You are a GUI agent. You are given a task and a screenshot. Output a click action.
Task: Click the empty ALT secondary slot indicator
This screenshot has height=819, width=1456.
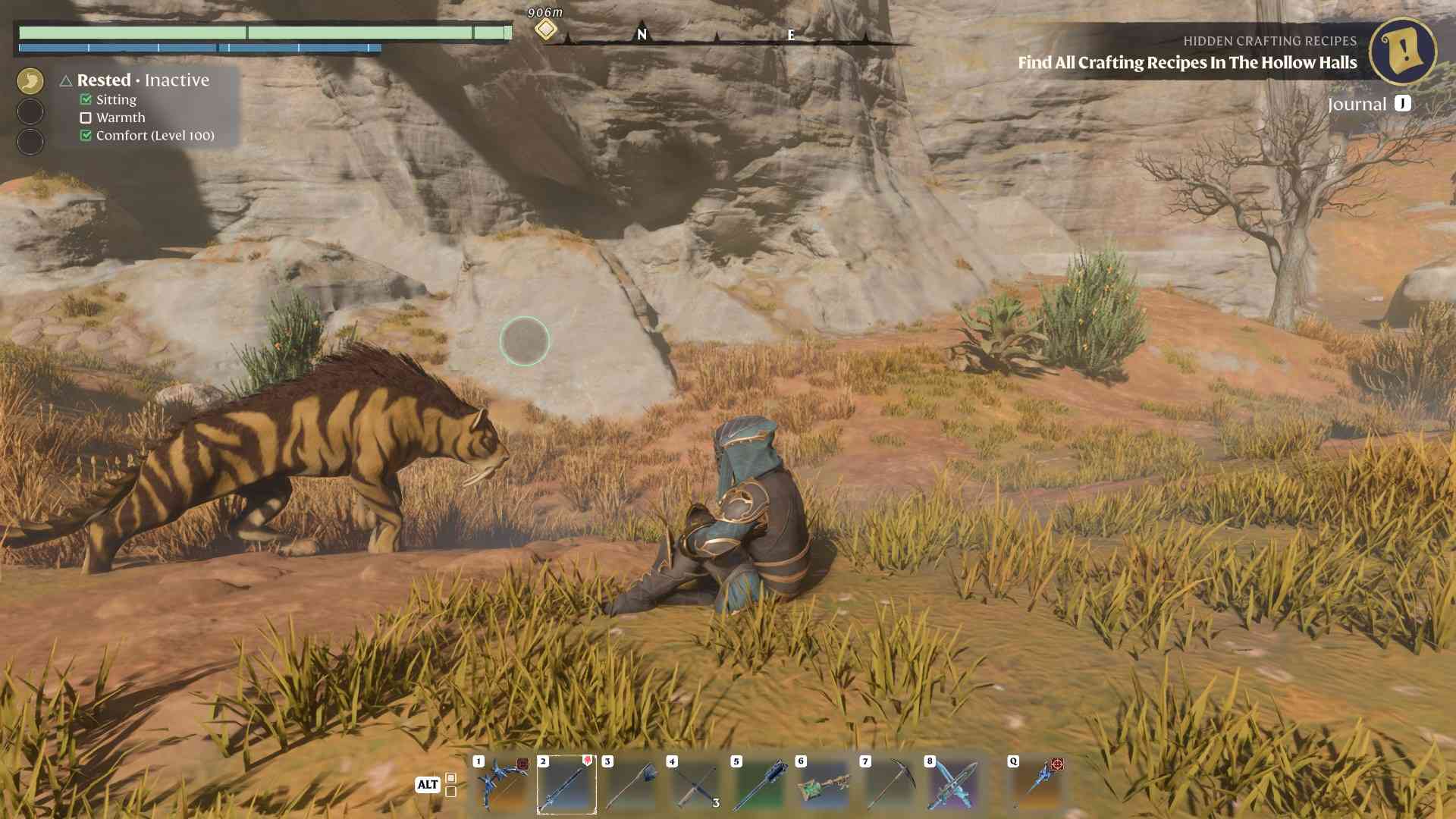450,794
